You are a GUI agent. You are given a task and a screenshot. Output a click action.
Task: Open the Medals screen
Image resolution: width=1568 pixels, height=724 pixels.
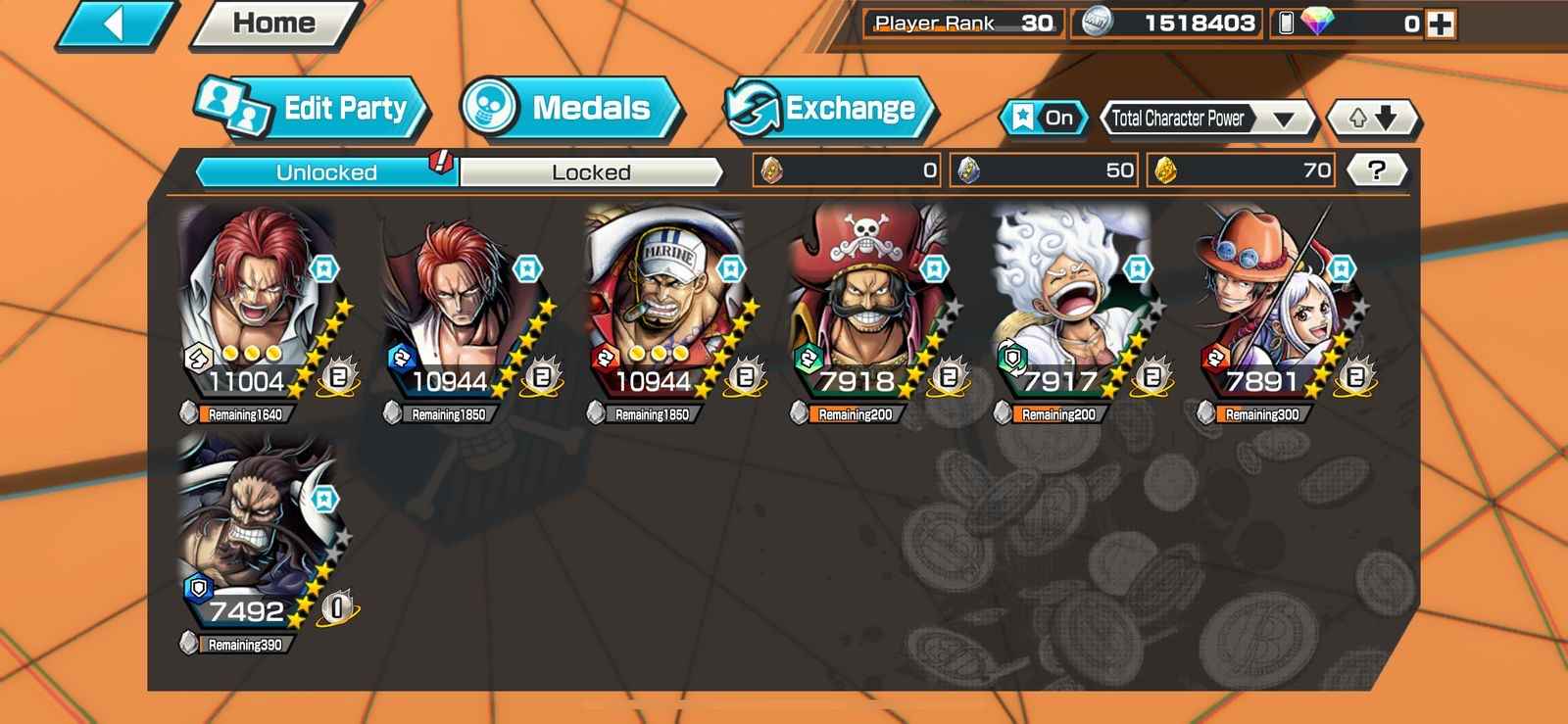pos(571,108)
